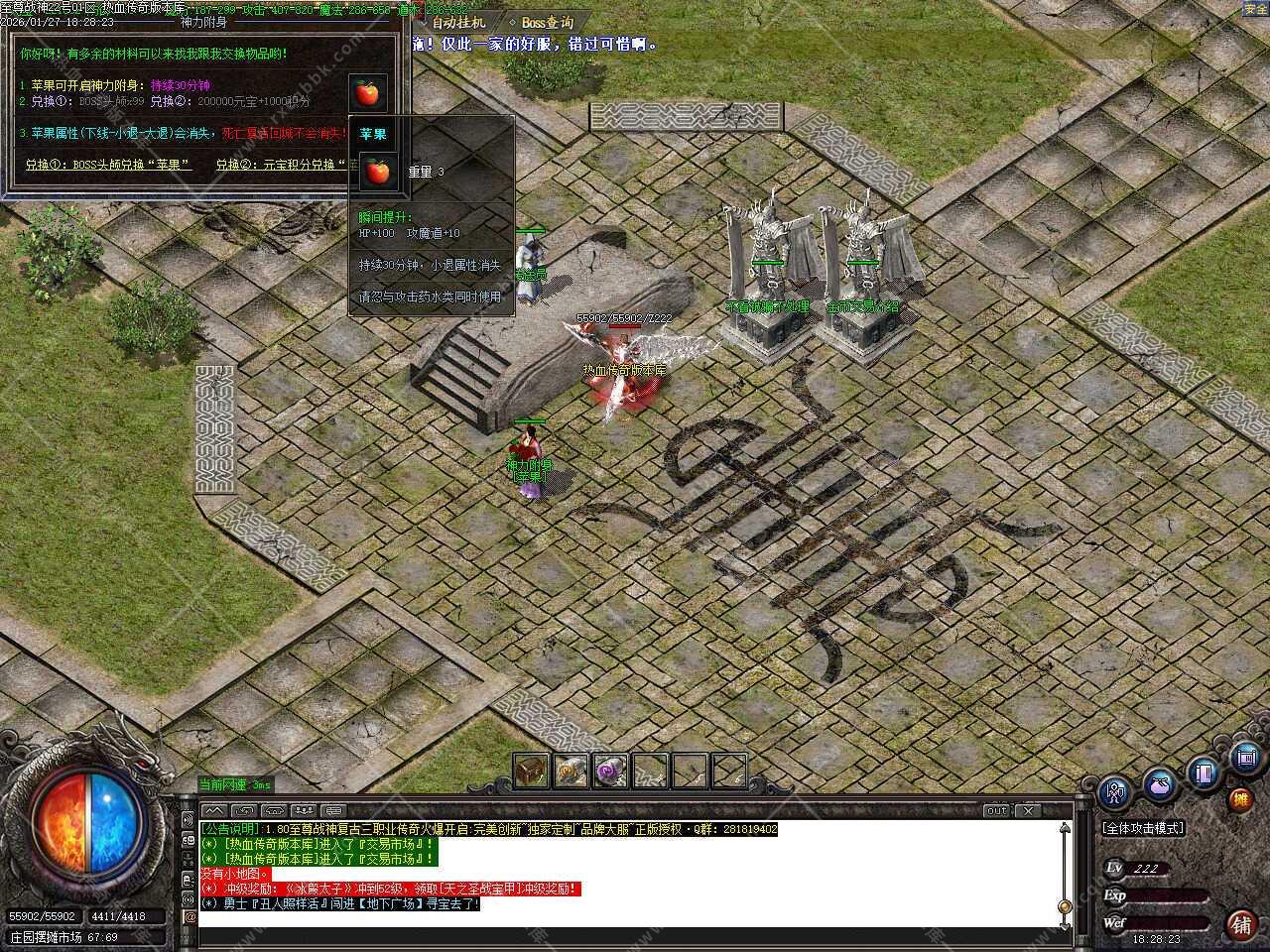Use the purple swirl scroll in hotbar

[x=609, y=771]
